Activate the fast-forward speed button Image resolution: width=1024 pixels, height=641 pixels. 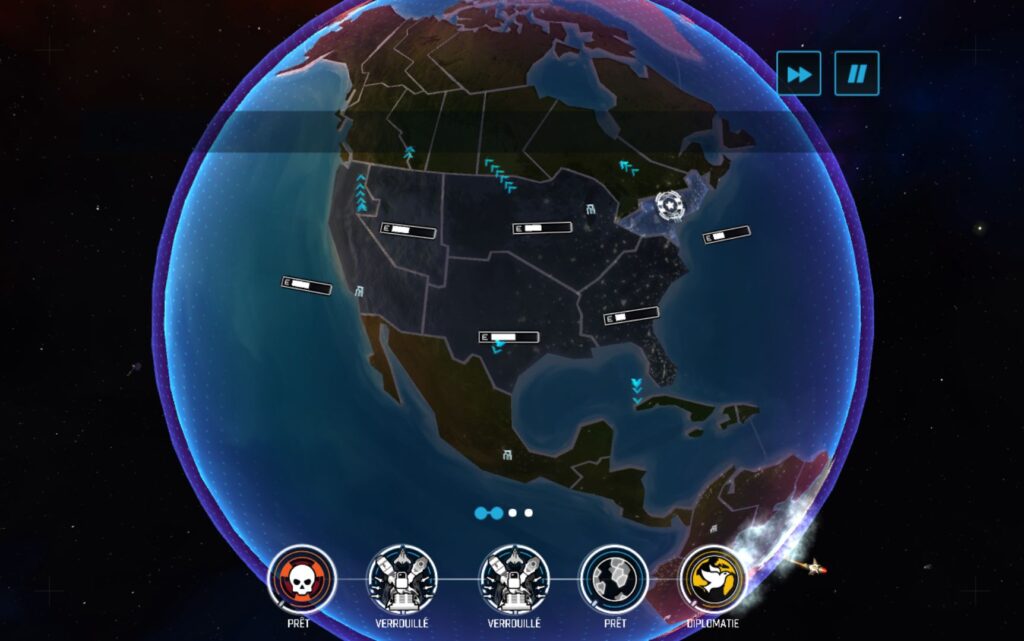click(798, 73)
